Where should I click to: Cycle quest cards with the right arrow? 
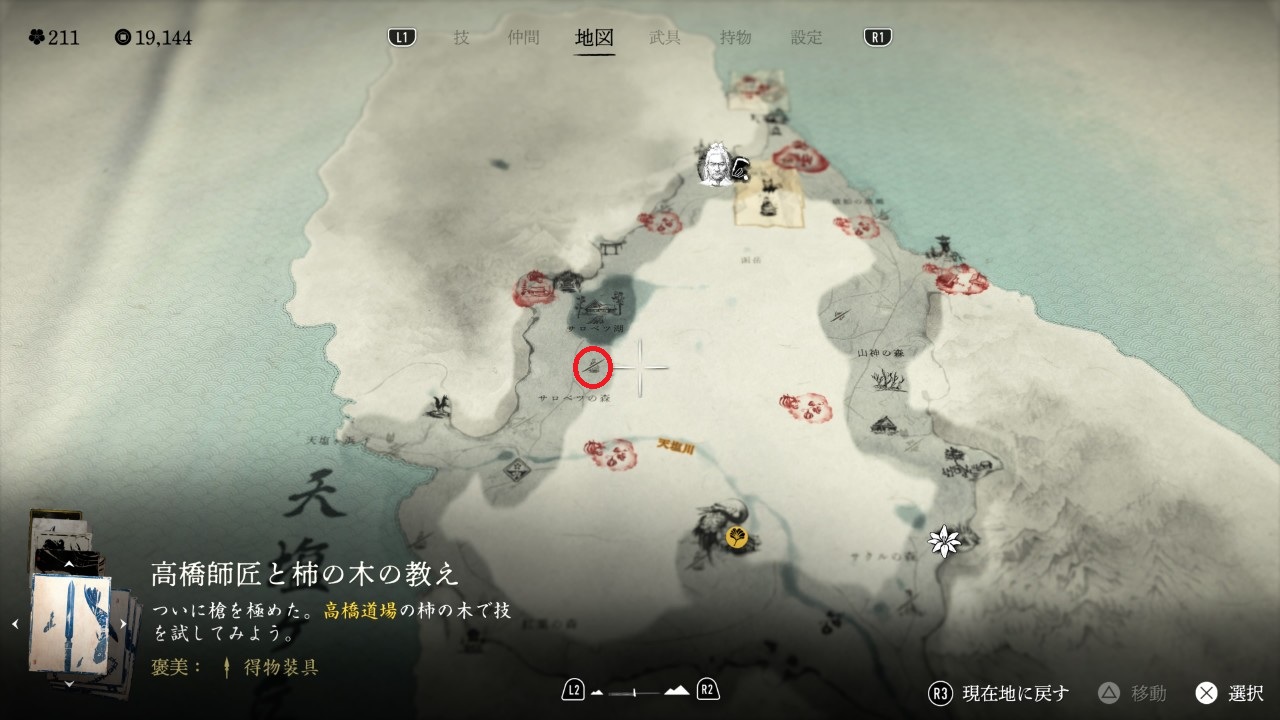coord(123,624)
